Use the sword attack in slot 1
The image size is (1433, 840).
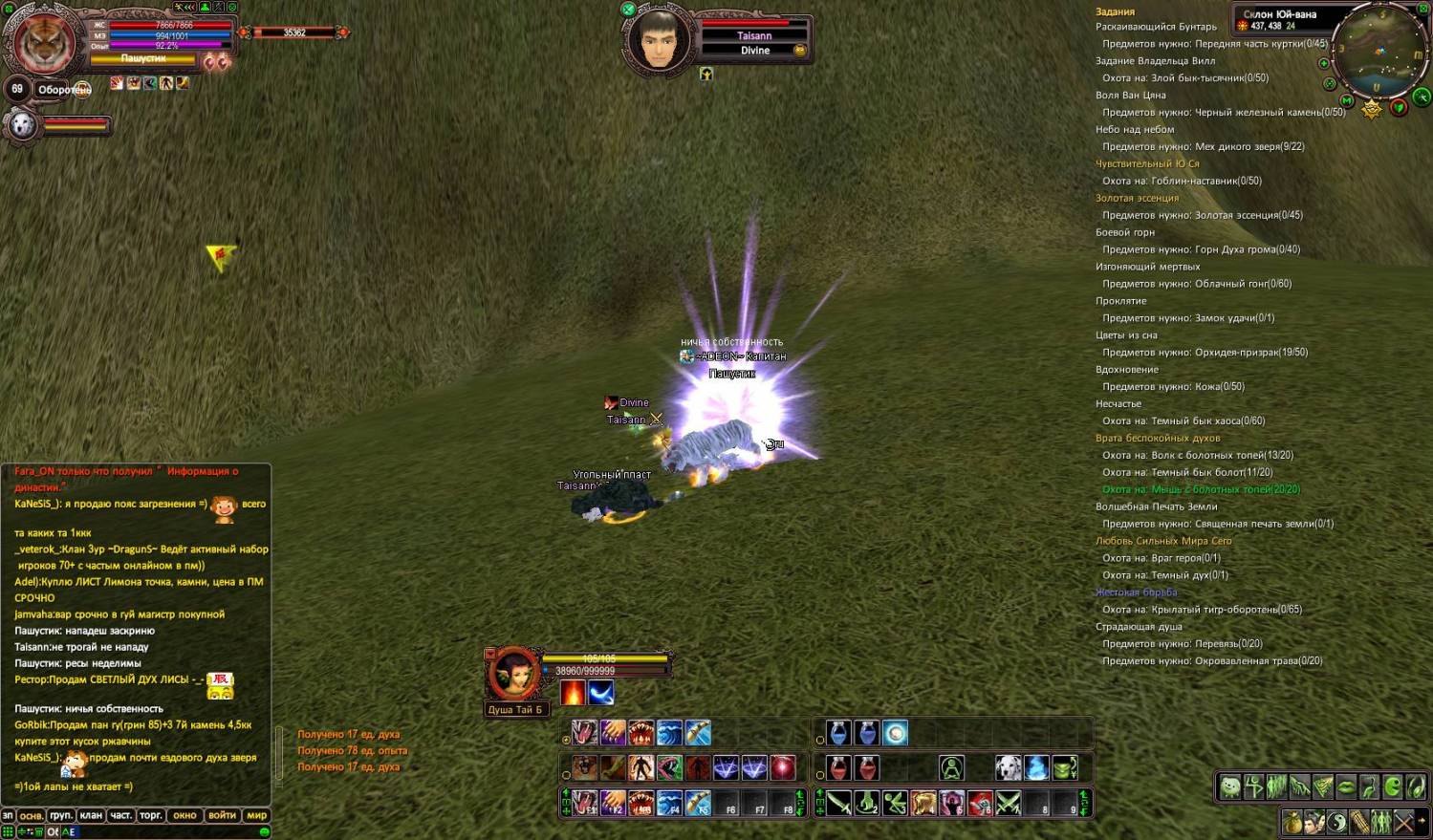point(838,803)
